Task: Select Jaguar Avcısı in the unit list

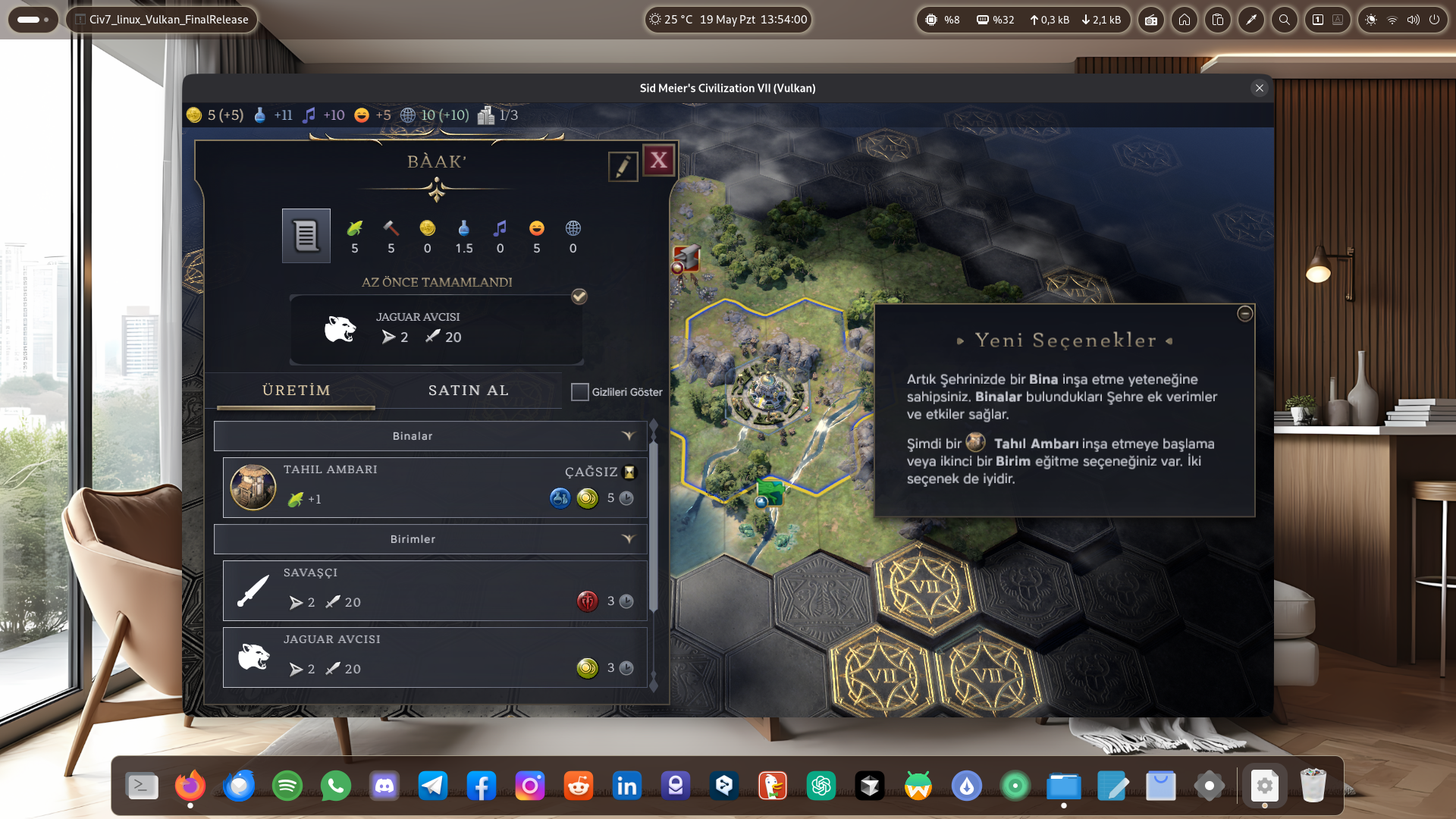Action: 435,657
